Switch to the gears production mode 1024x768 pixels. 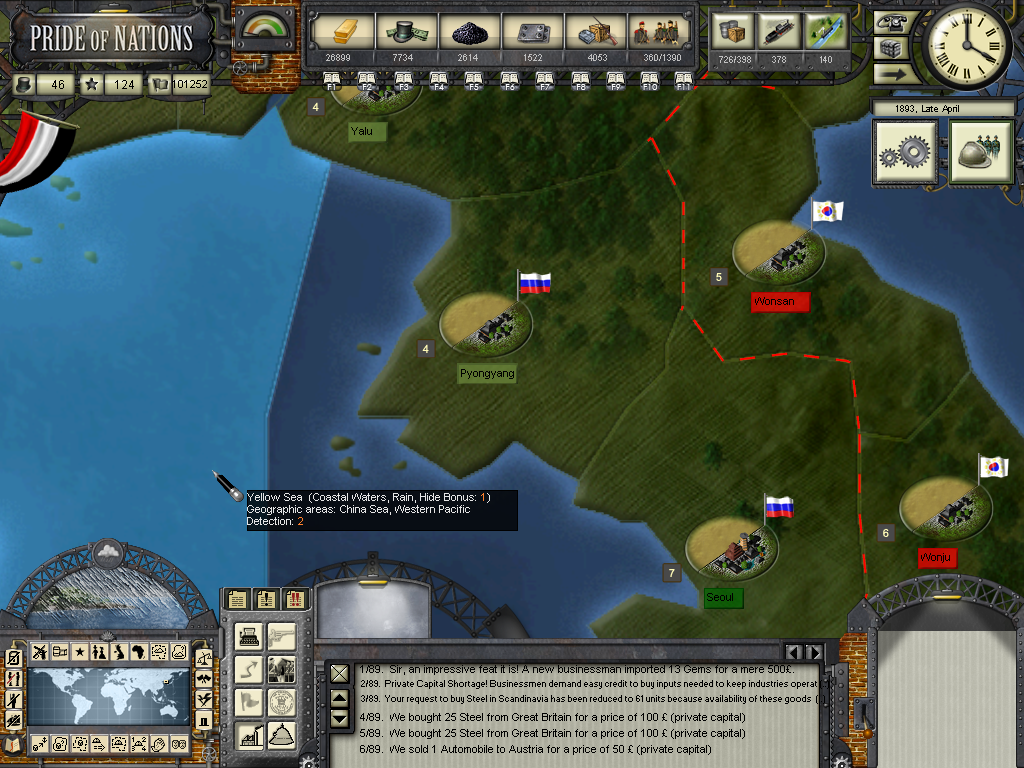(905, 153)
